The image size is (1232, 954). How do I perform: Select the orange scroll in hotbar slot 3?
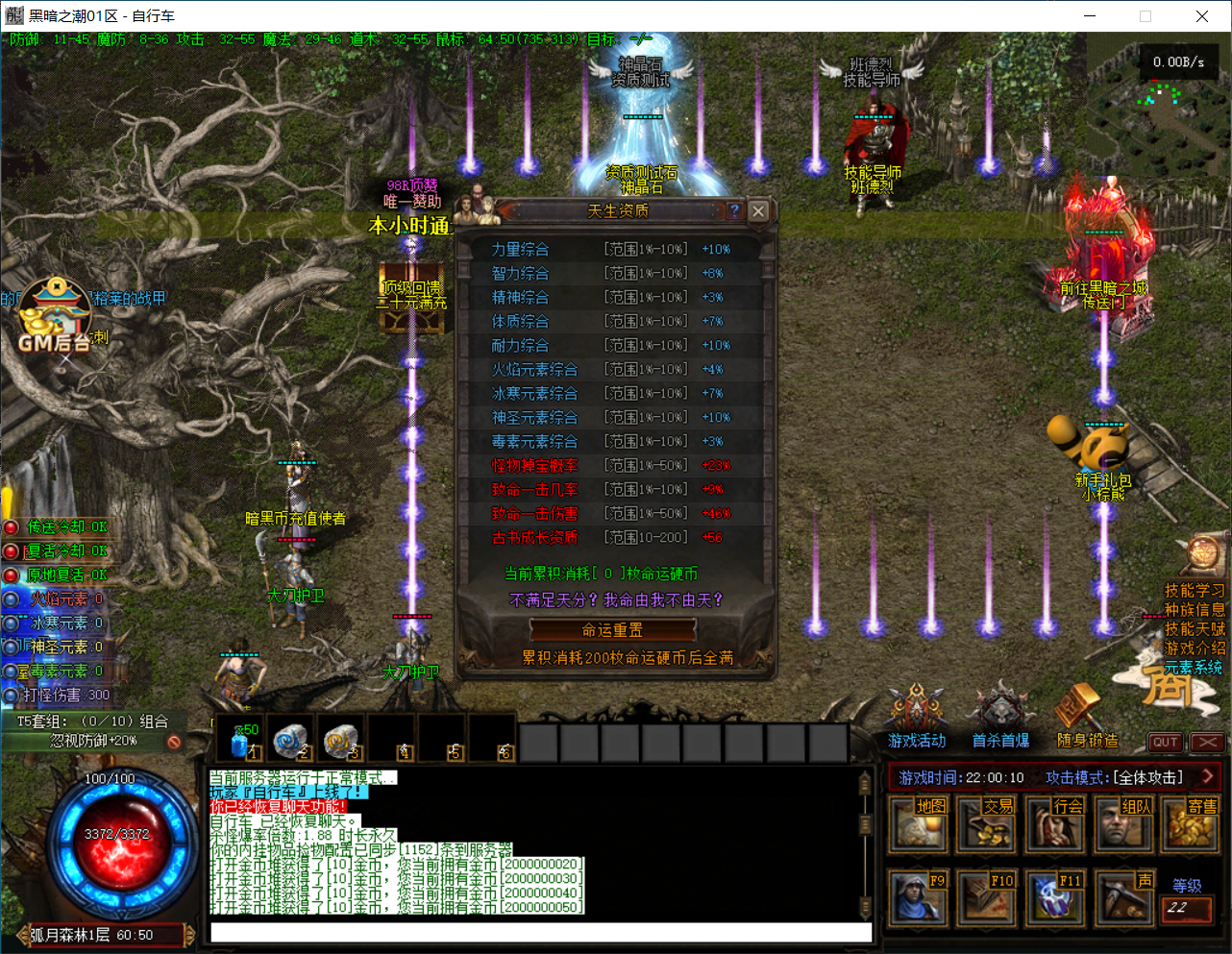pyautogui.click(x=339, y=740)
